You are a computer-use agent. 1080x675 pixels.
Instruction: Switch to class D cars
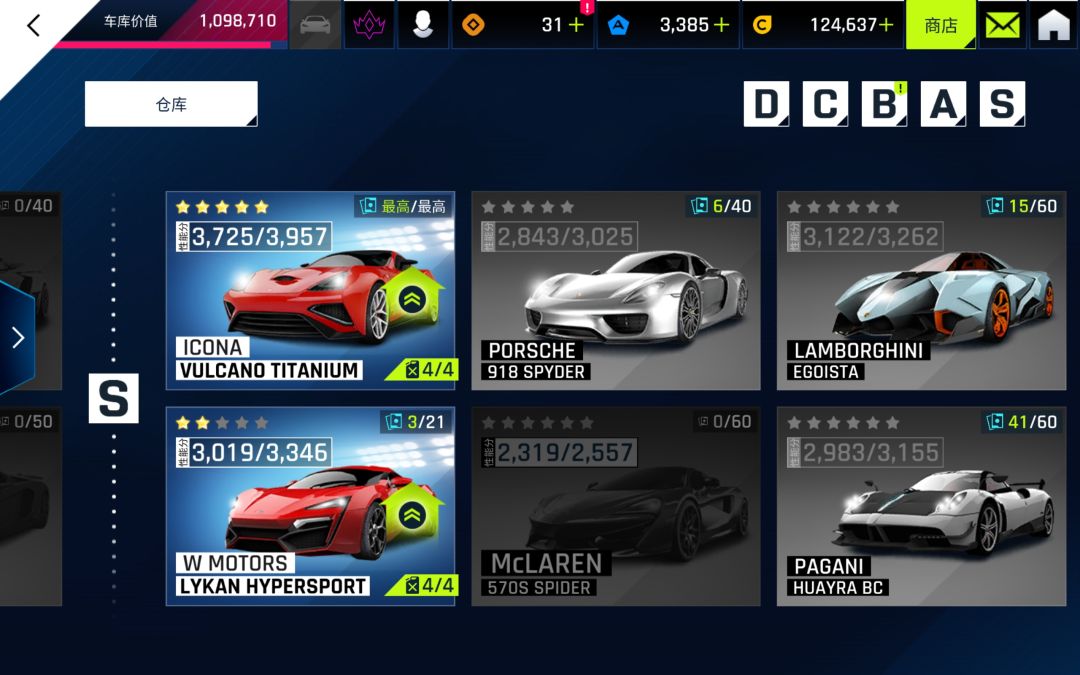(766, 104)
